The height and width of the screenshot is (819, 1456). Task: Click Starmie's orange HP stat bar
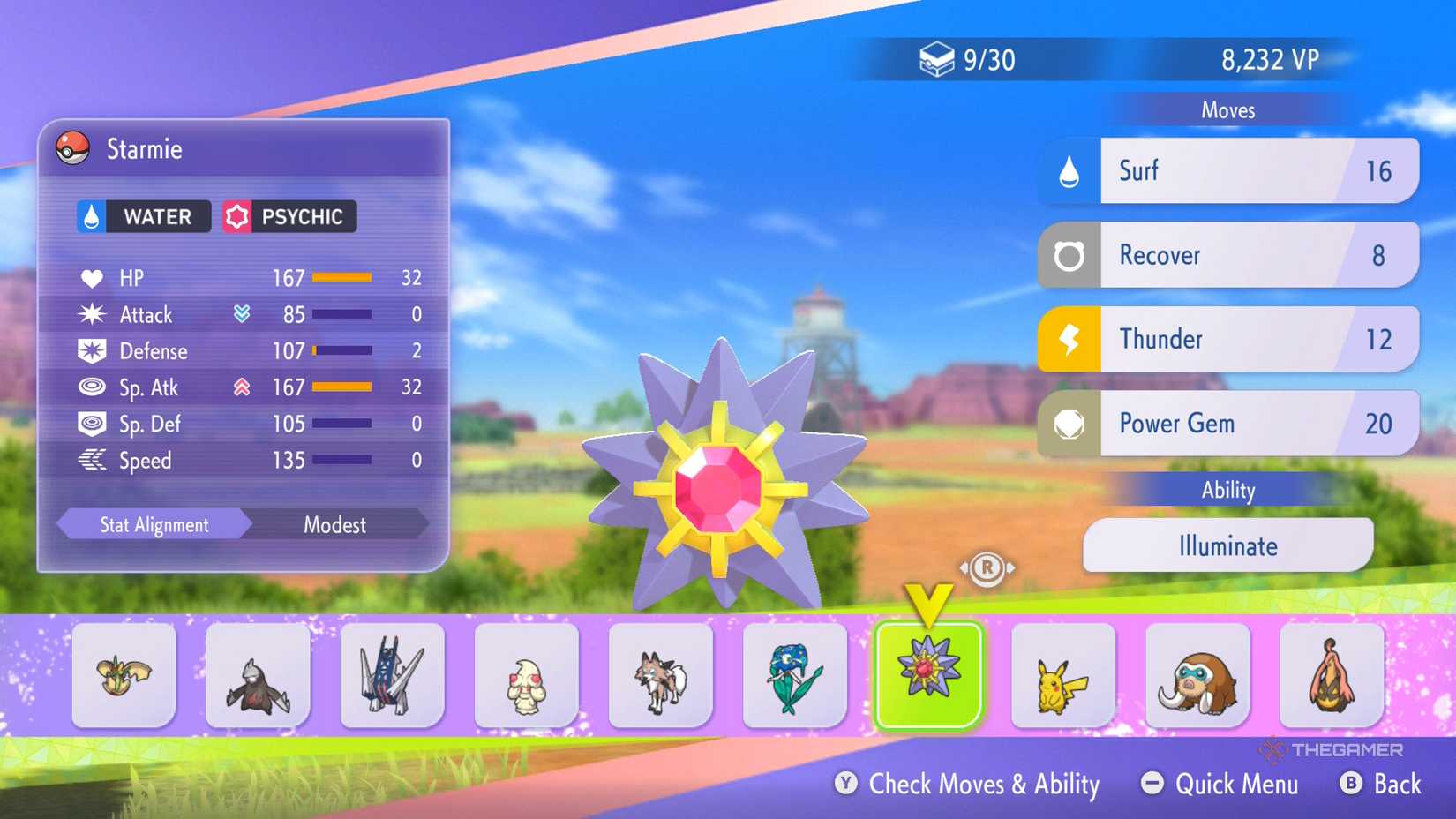click(x=341, y=277)
